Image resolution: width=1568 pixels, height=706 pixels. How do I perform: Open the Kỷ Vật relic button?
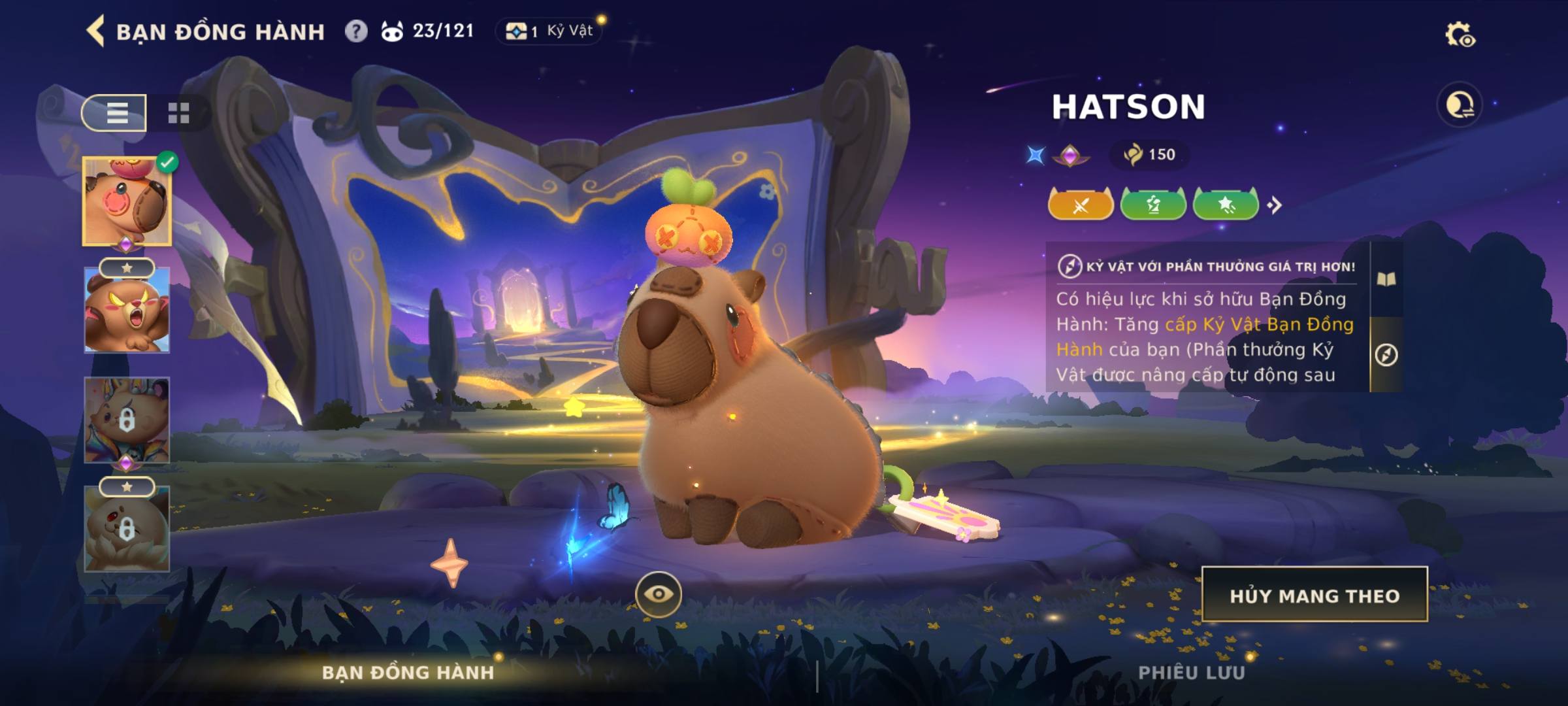click(x=550, y=31)
